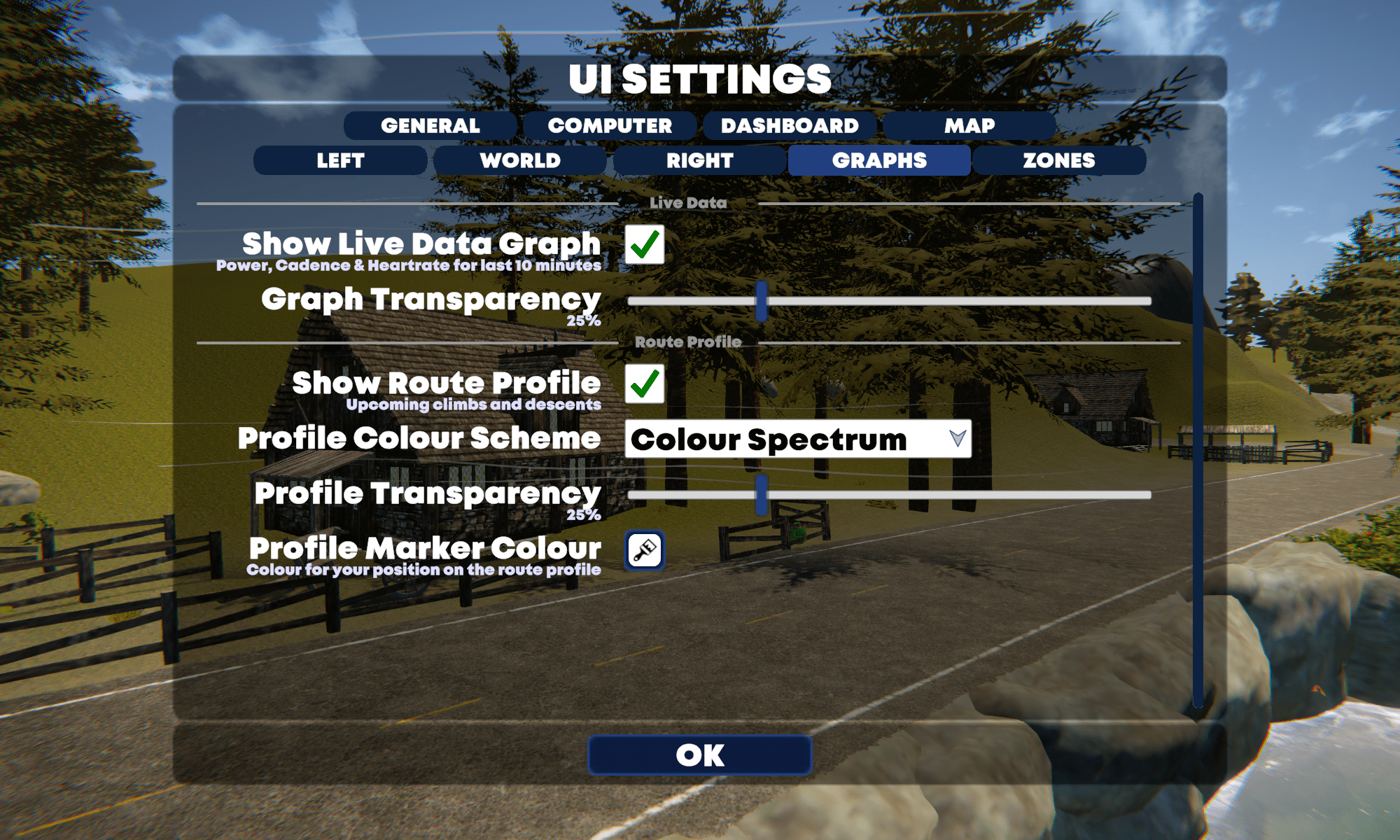Click the settings panel vertical scrollbar

pyautogui.click(x=1198, y=448)
